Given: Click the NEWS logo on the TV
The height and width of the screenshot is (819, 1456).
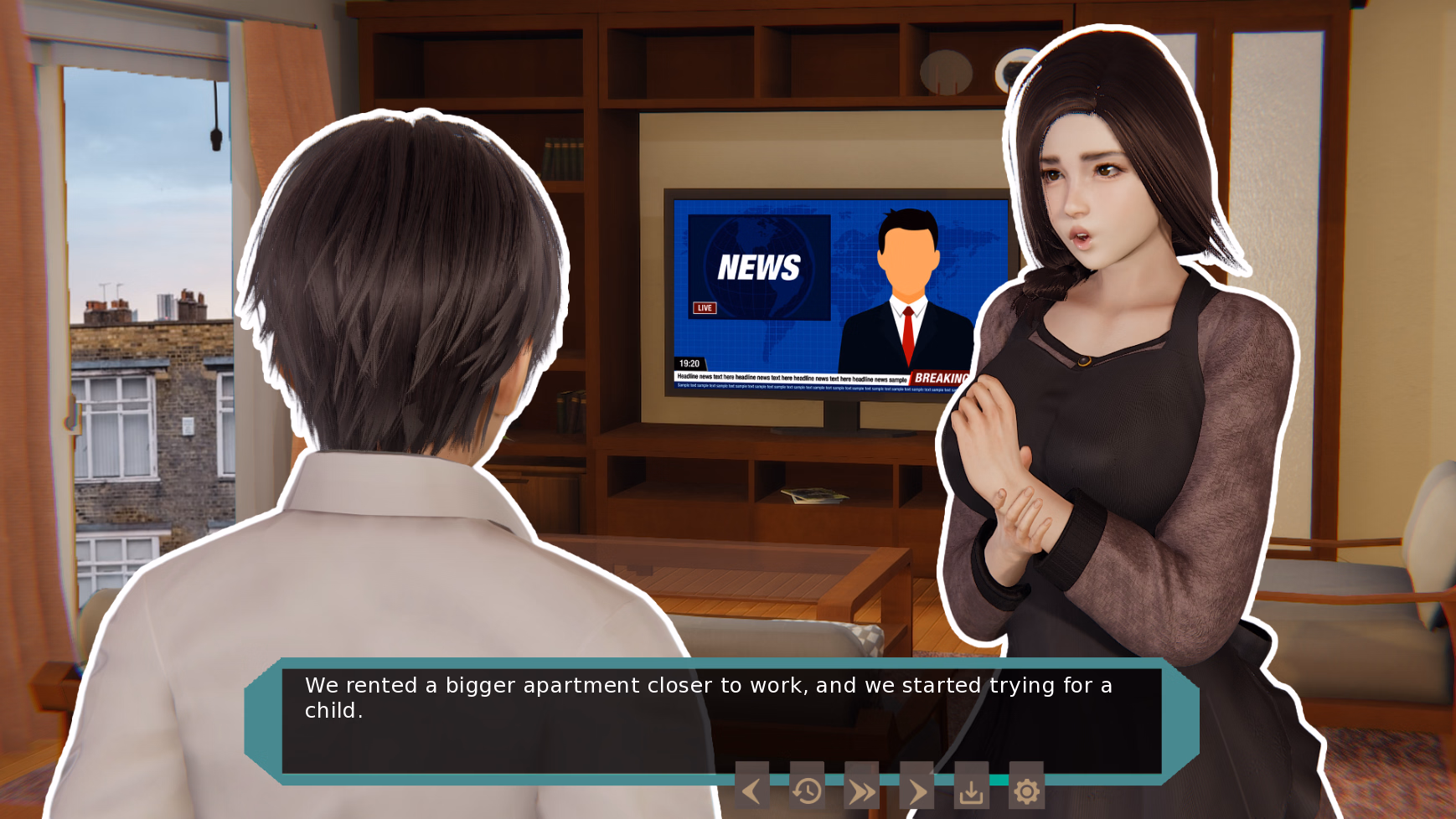Looking at the screenshot, I should pyautogui.click(x=759, y=268).
